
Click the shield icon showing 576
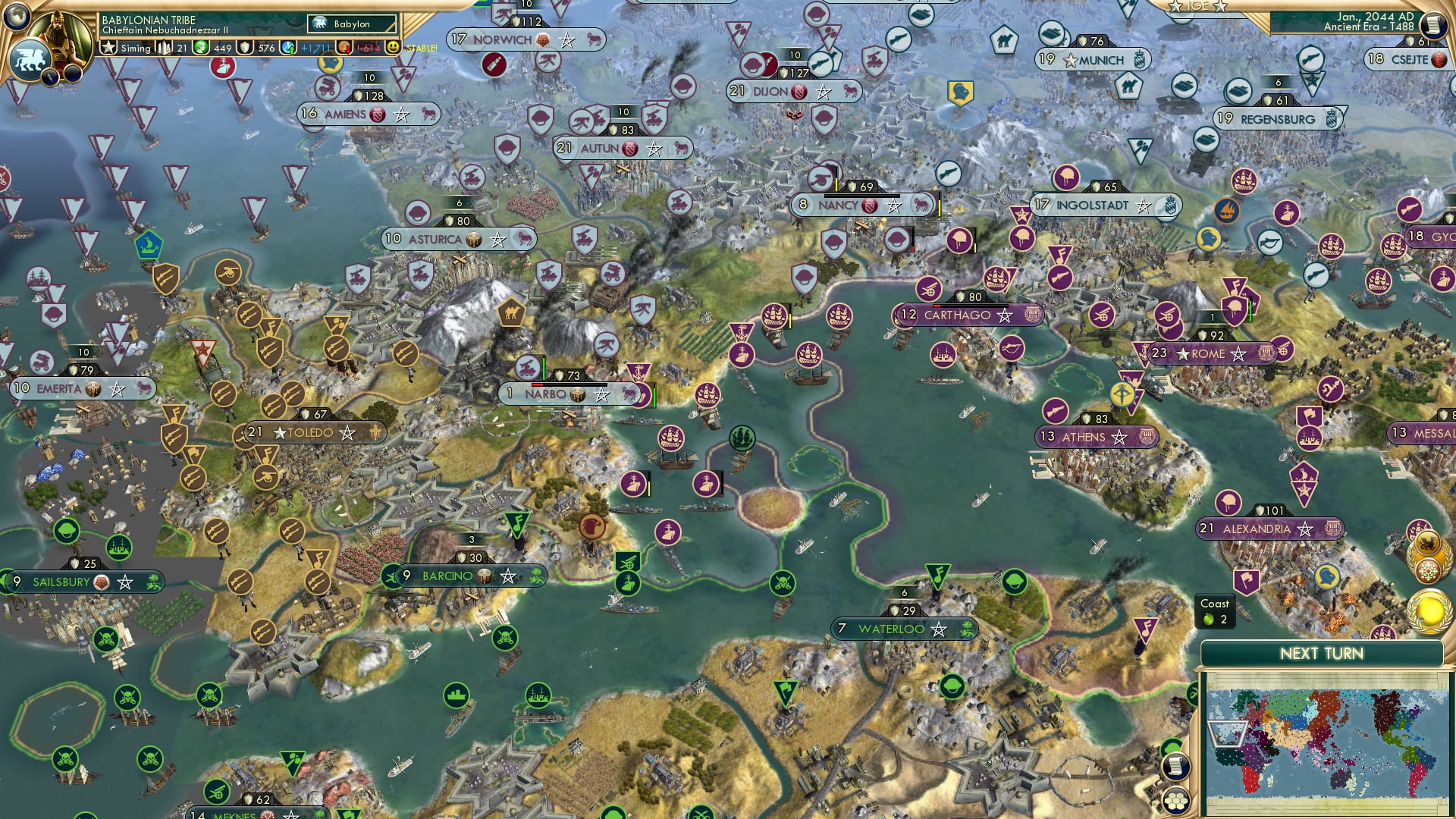[245, 47]
